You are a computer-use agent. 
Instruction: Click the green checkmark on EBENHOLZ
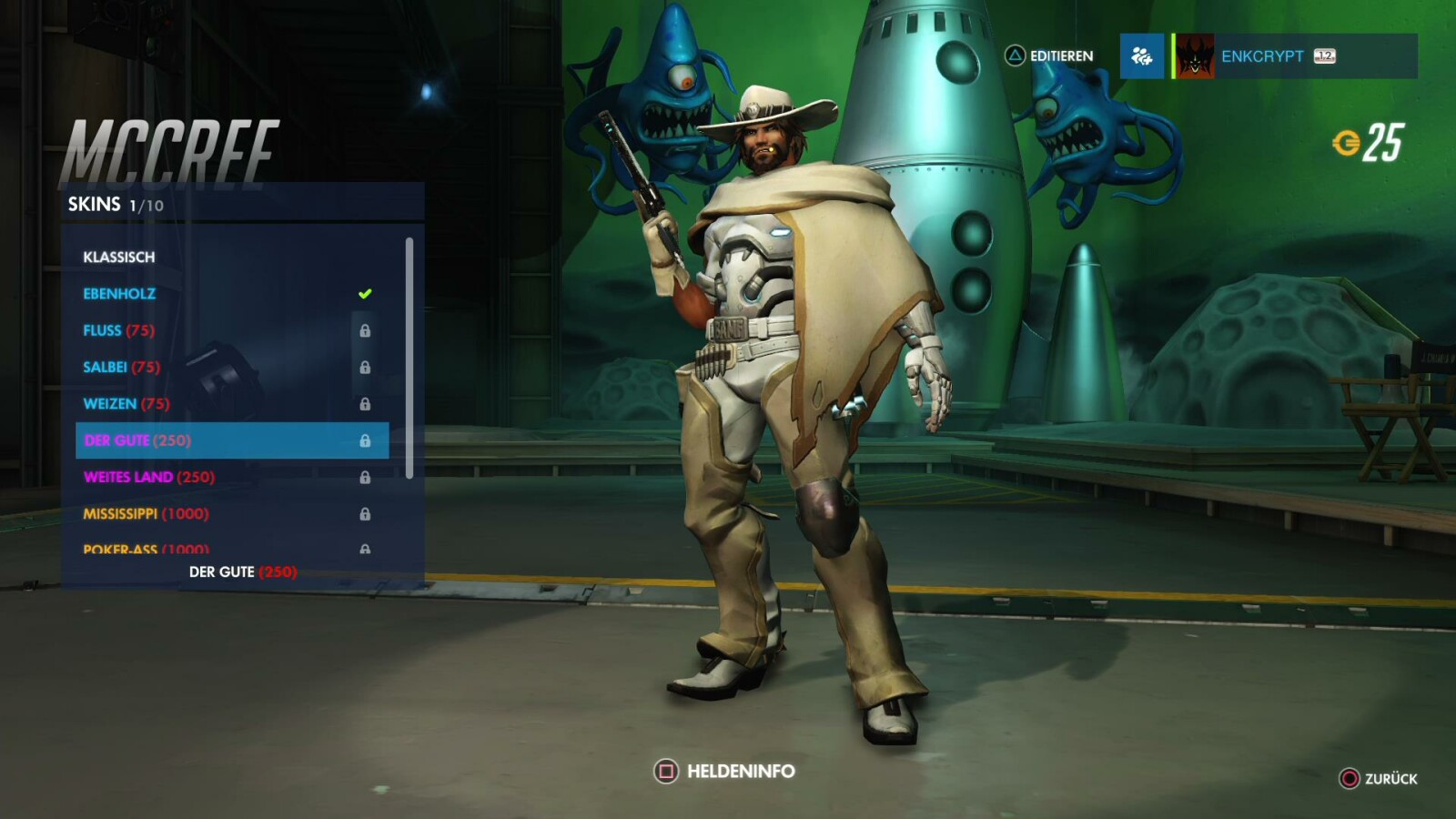click(364, 292)
